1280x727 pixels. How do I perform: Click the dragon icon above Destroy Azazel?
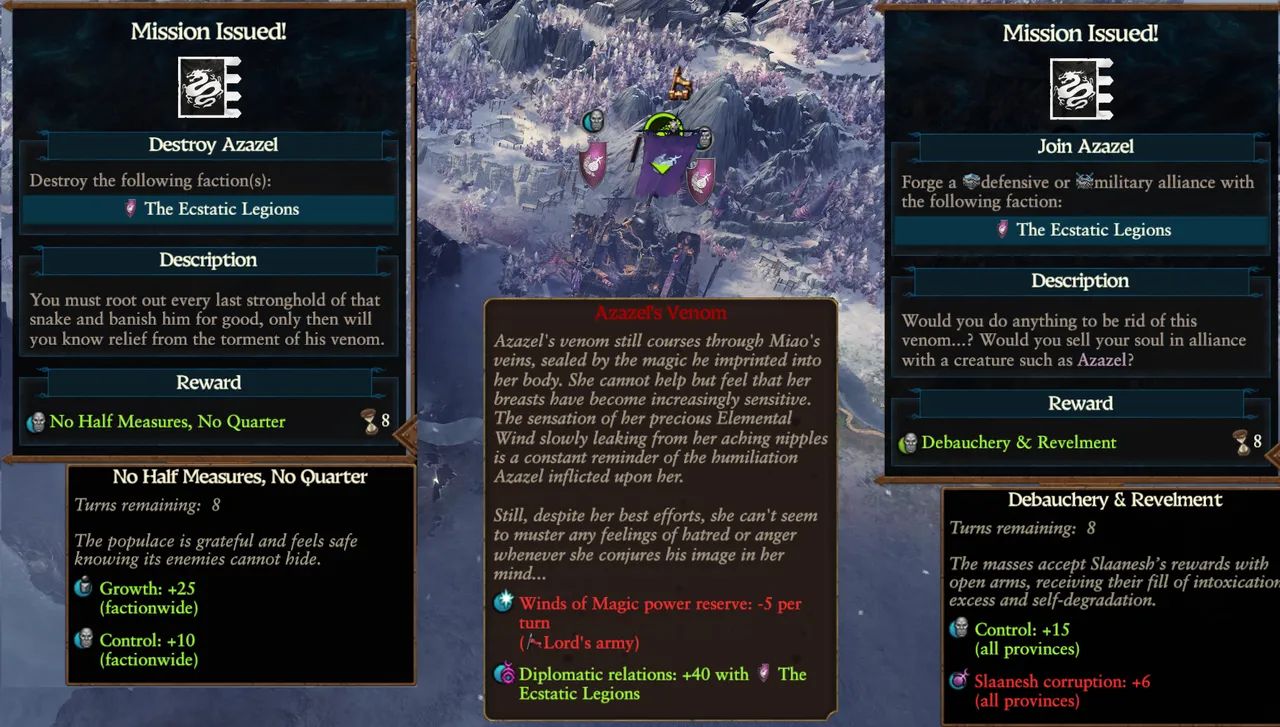209,87
